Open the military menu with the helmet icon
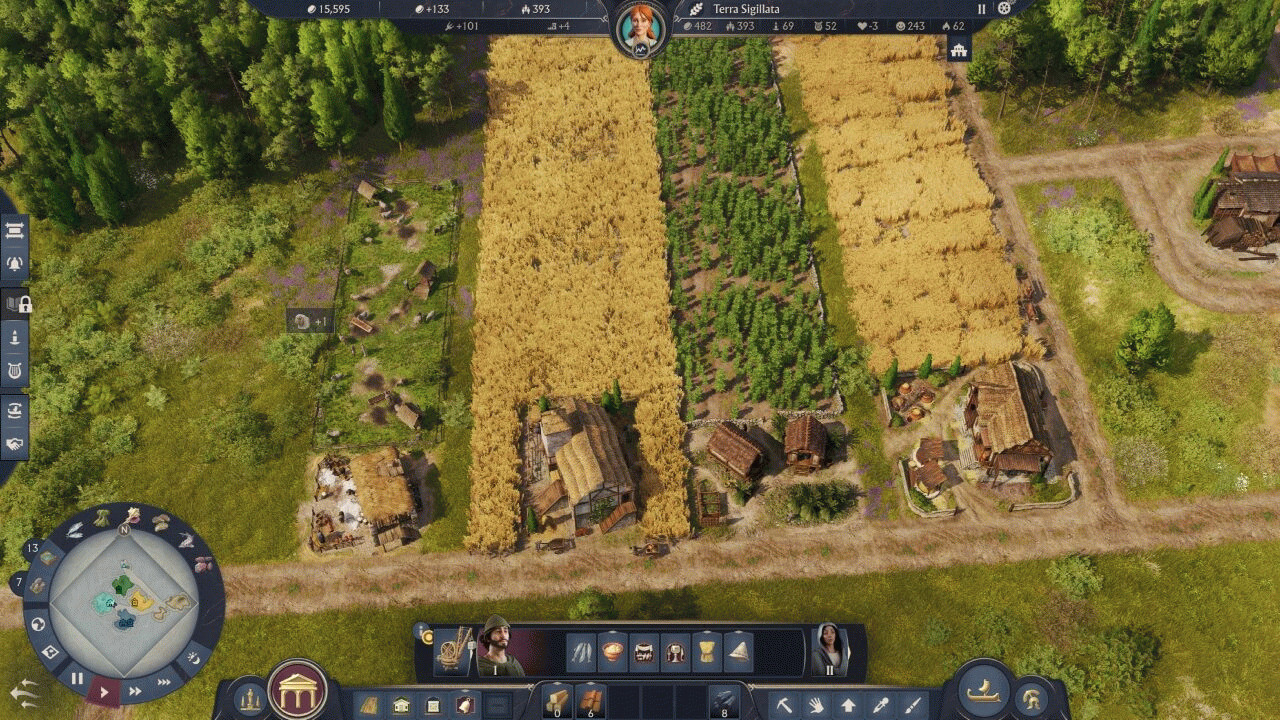Screen dimensions: 1280x720 pyautogui.click(x=1031, y=700)
